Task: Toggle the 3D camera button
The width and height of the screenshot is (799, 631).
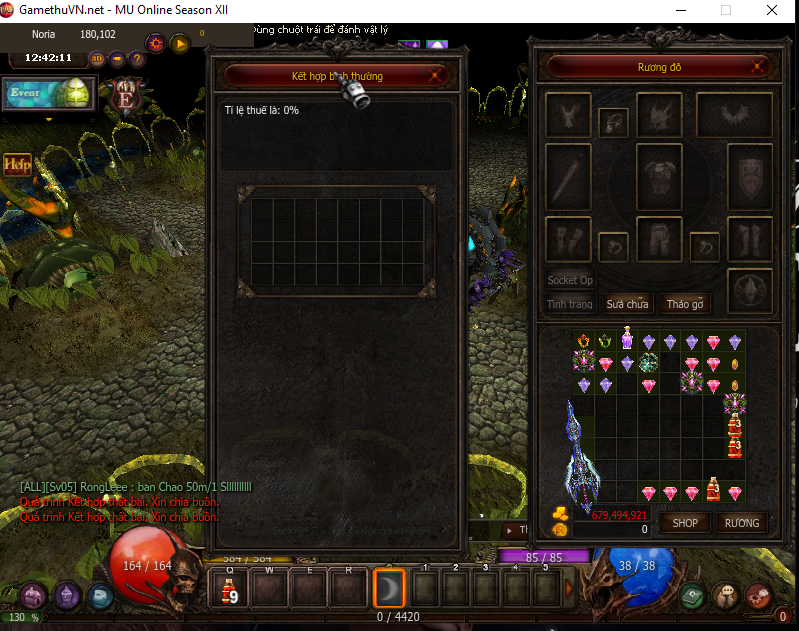Action: (98, 58)
